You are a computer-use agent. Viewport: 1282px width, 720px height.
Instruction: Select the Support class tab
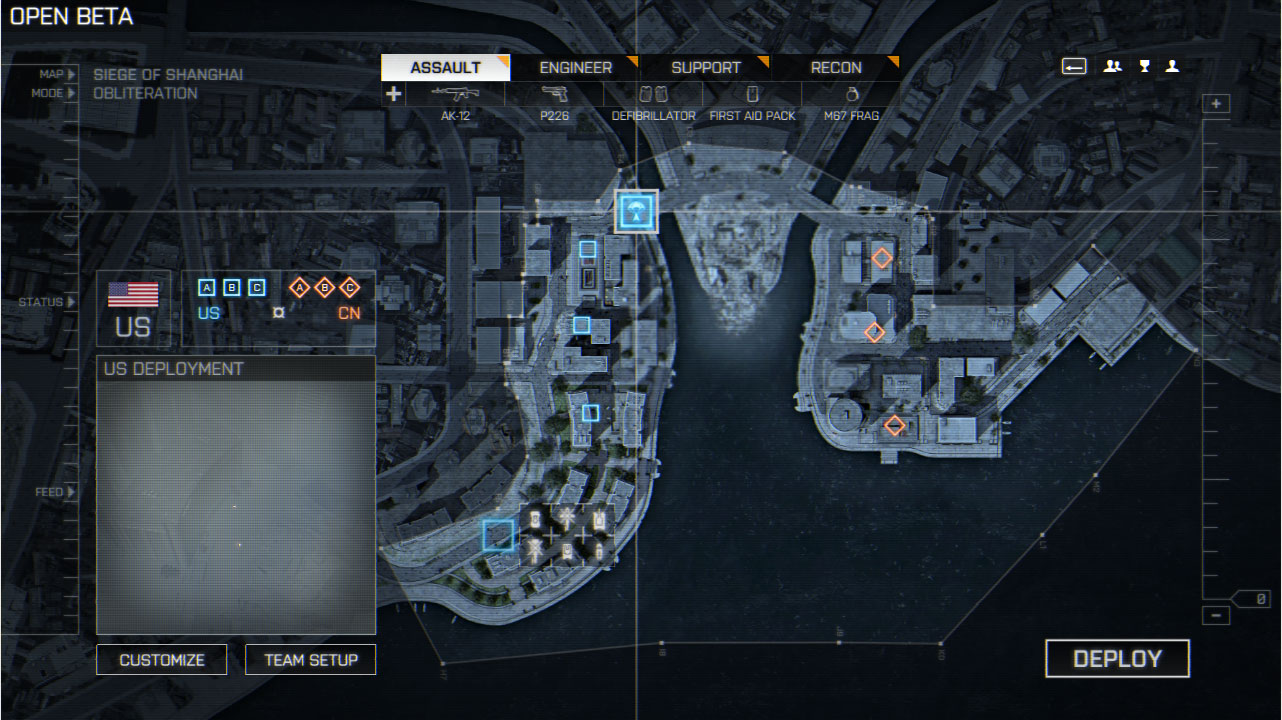(x=705, y=68)
